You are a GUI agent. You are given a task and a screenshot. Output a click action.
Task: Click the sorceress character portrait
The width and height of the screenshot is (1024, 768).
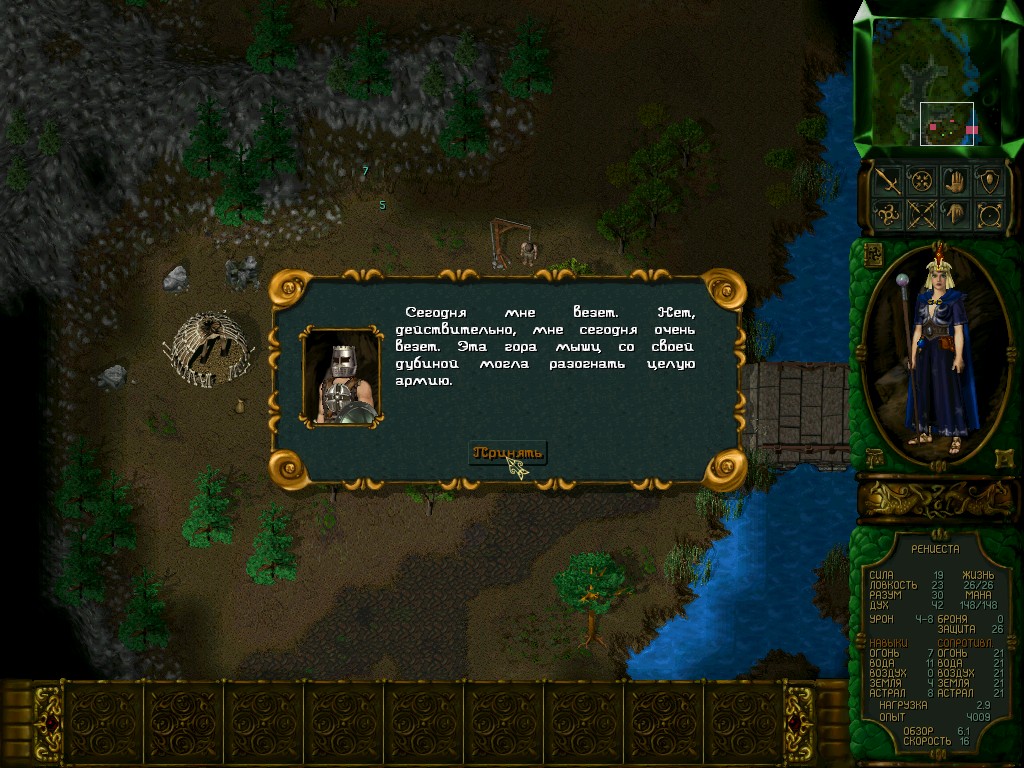click(935, 355)
